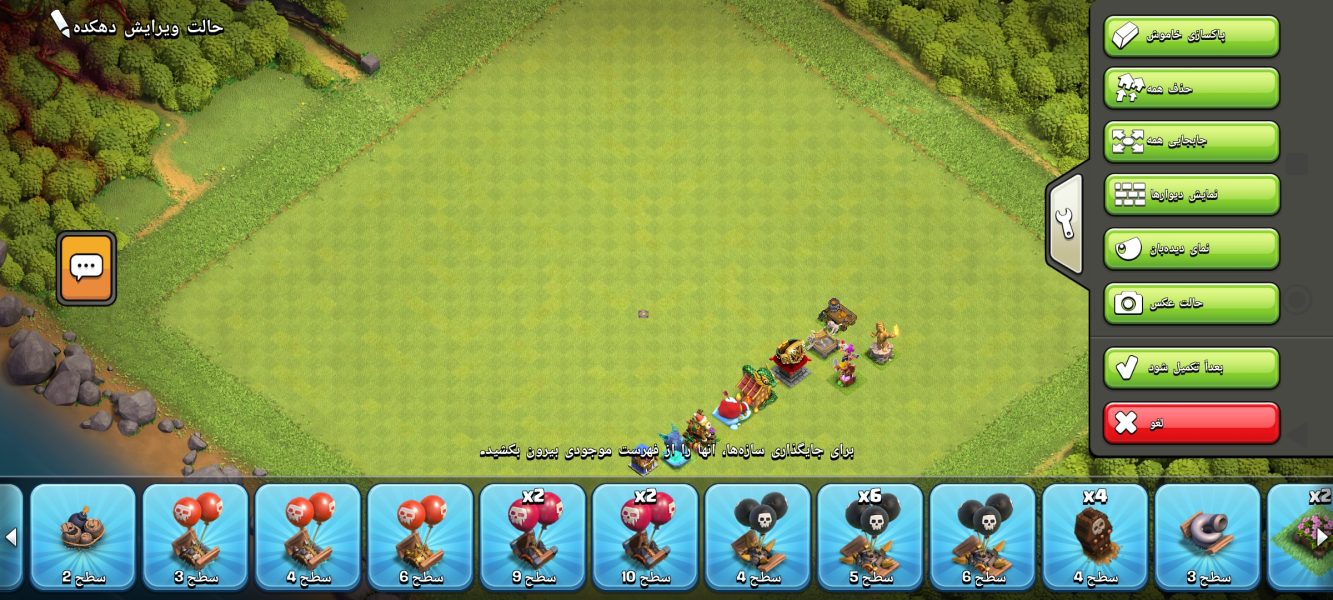This screenshot has width=1333, height=600.
Task: Cancel editing with the red X button
Action: click(1191, 423)
